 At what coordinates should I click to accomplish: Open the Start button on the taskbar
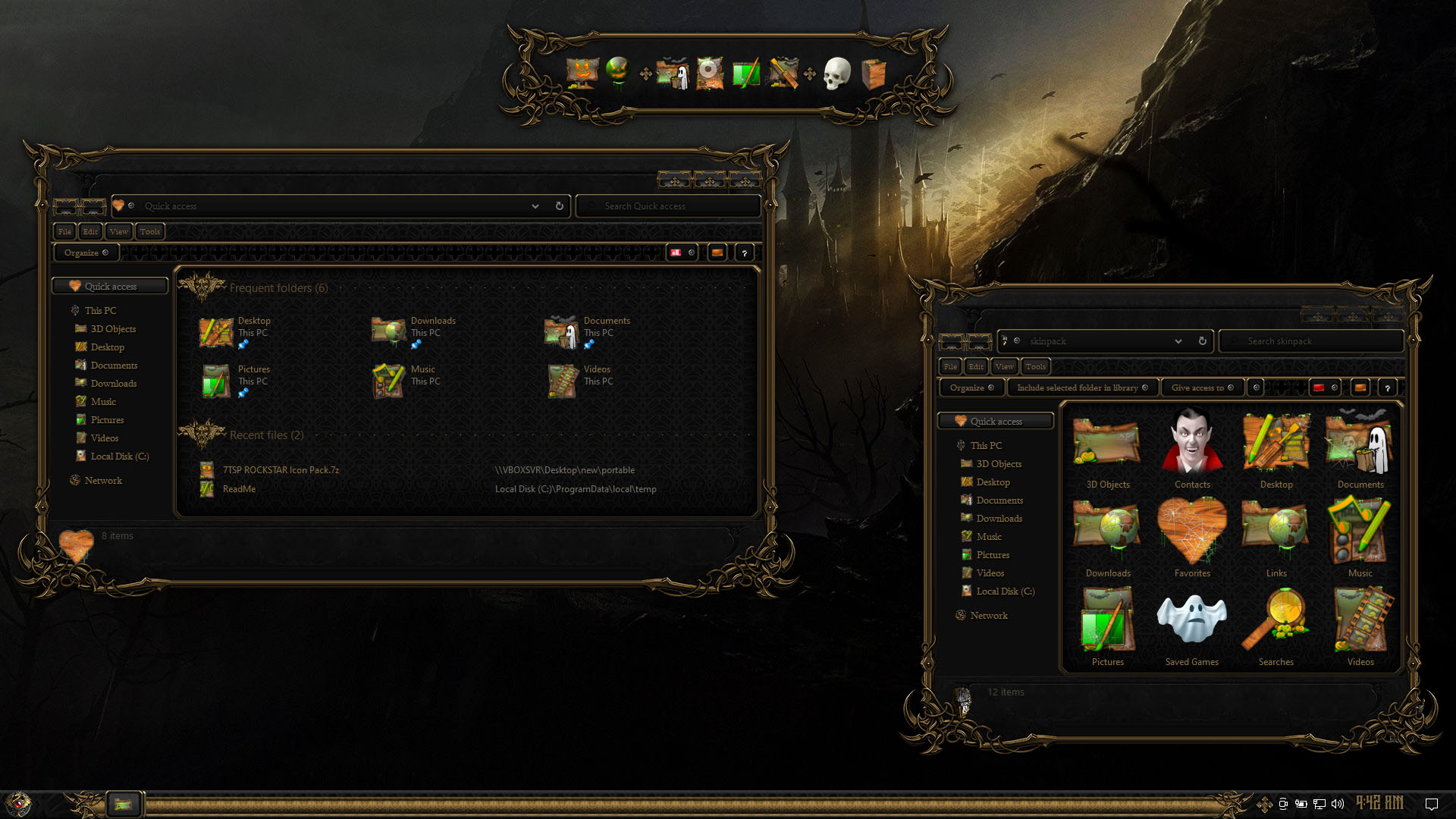click(x=18, y=803)
